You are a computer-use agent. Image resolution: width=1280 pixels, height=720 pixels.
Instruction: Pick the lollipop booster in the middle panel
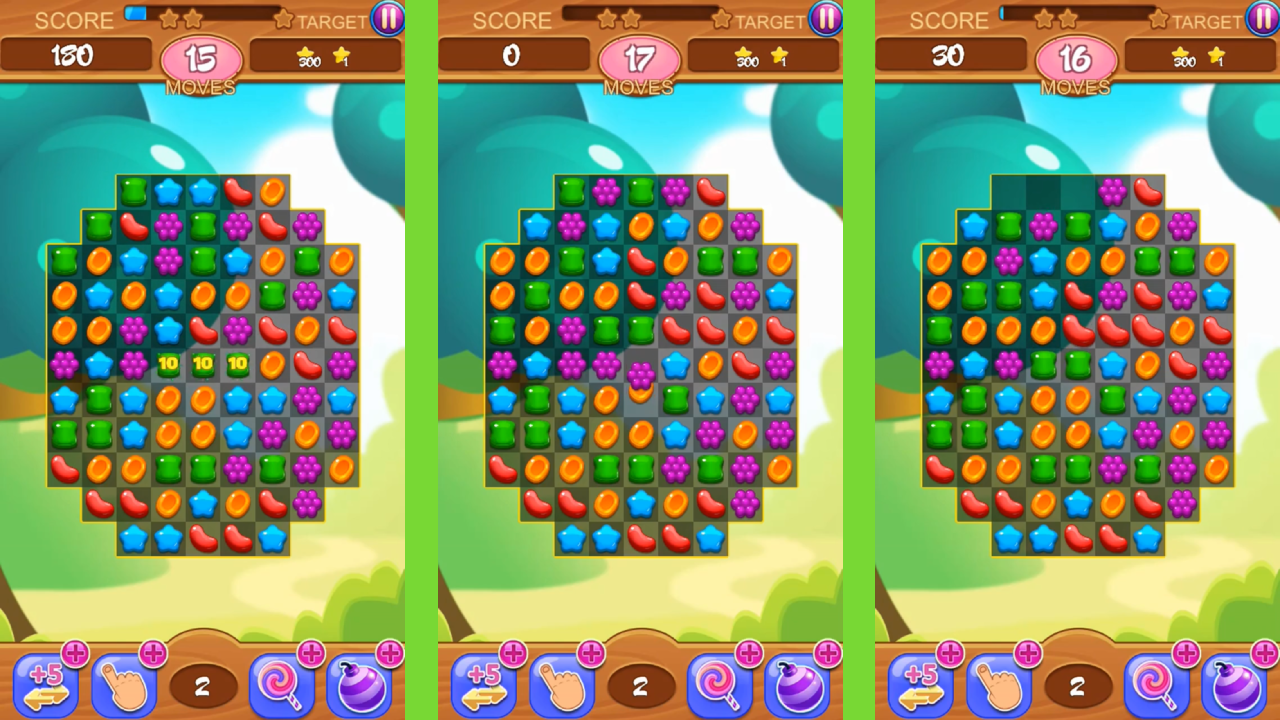(x=719, y=685)
